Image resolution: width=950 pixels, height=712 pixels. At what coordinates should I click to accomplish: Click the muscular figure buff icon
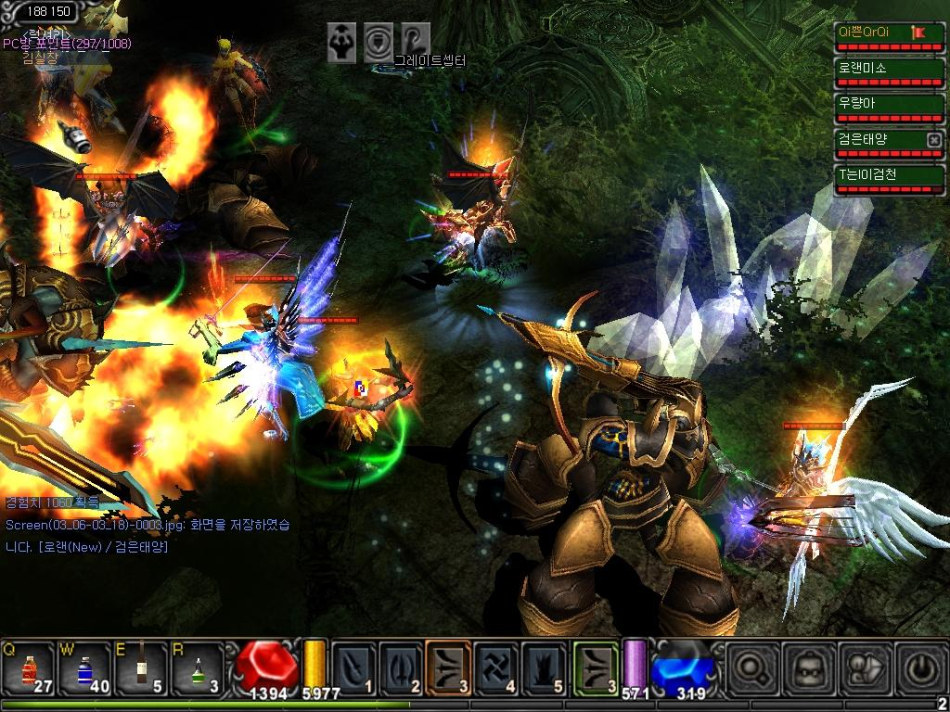click(x=341, y=42)
